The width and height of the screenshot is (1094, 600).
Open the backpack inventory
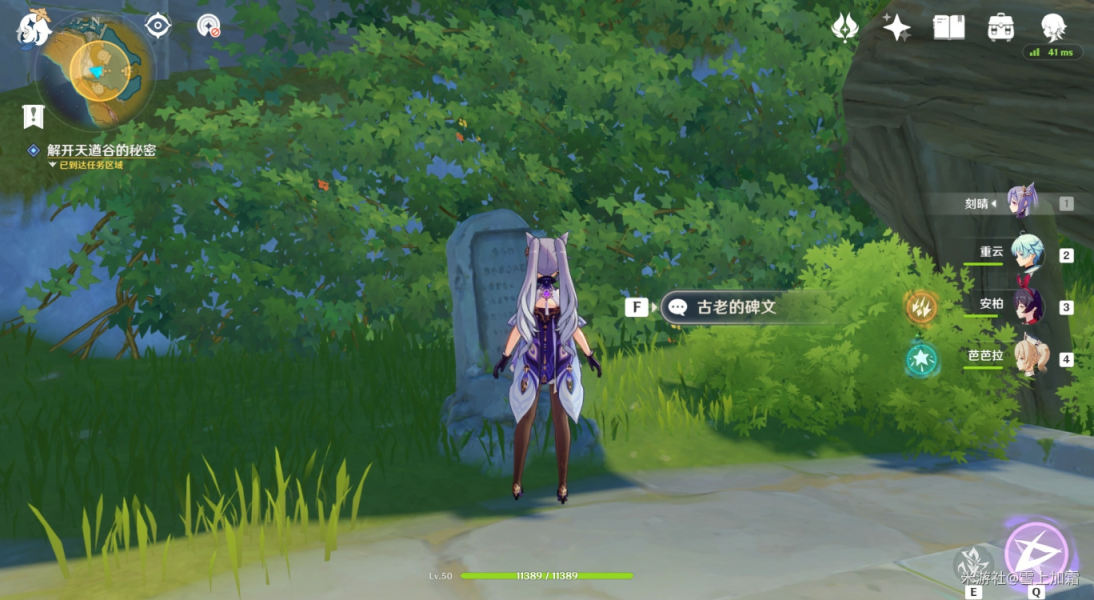tap(1001, 27)
